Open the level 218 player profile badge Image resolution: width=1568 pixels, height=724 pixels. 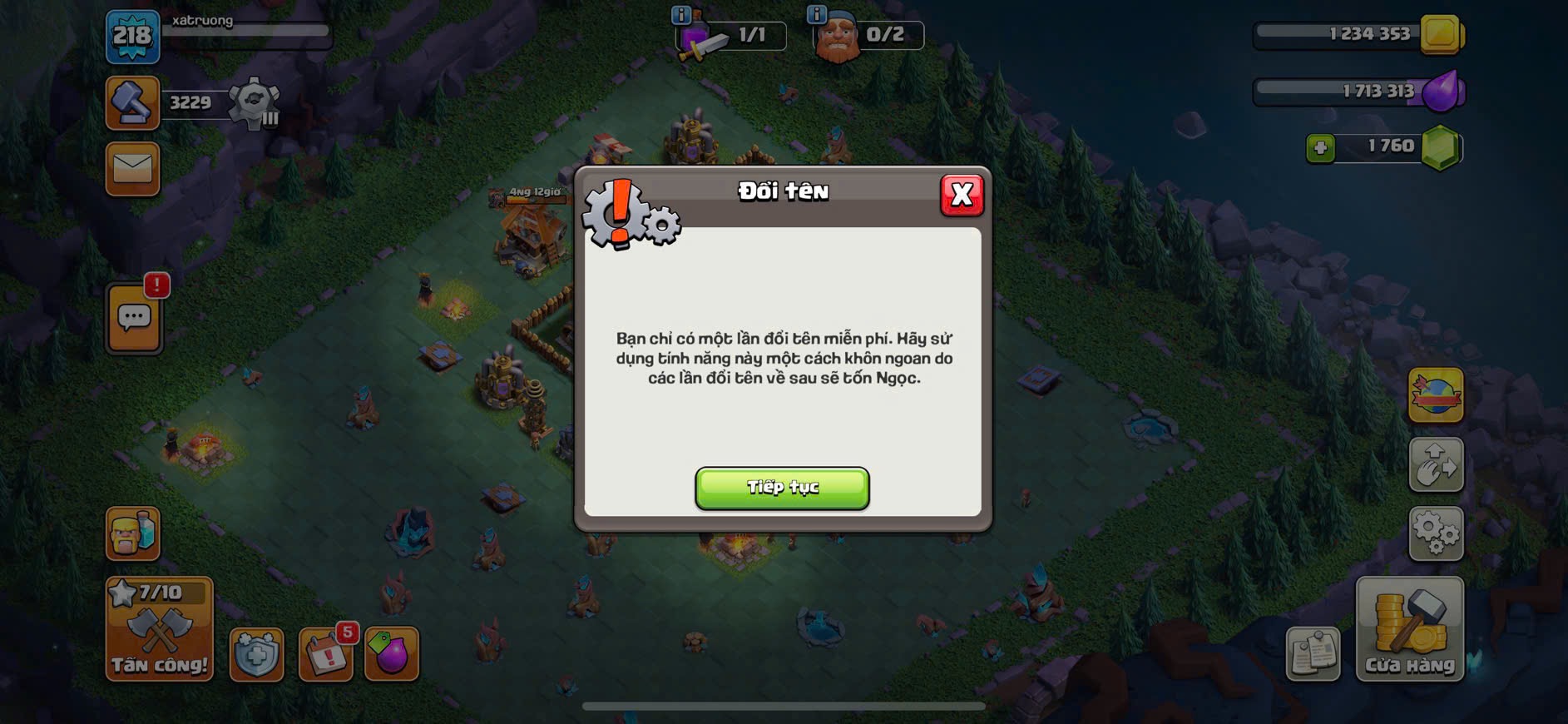(132, 36)
